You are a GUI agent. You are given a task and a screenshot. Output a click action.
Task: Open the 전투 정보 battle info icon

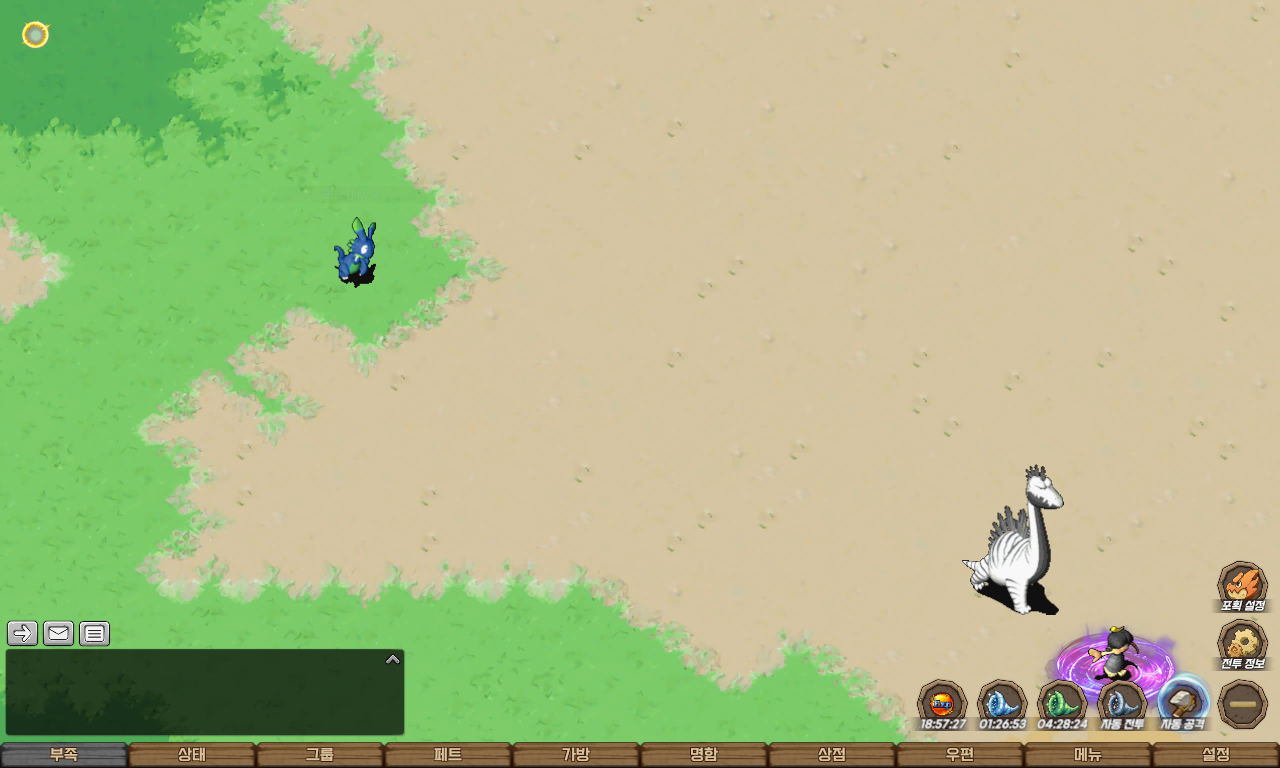pos(1242,644)
